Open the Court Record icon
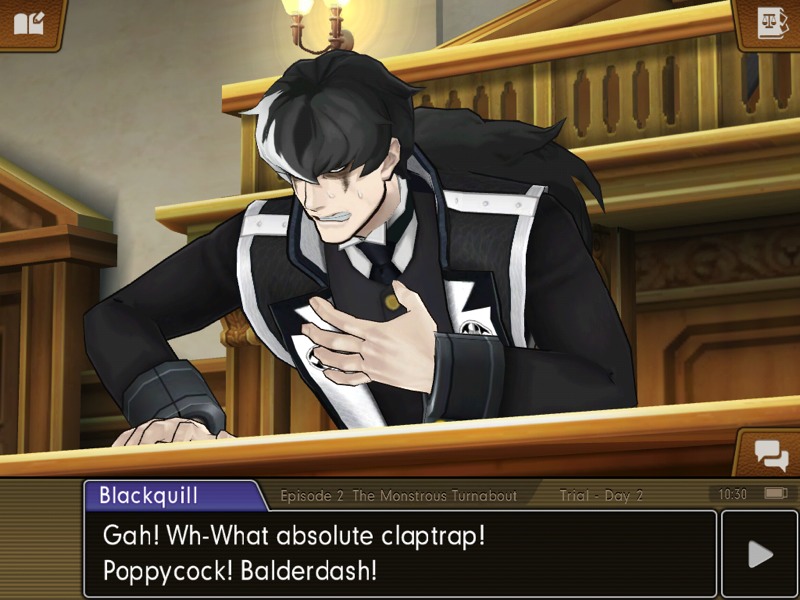 (x=771, y=22)
